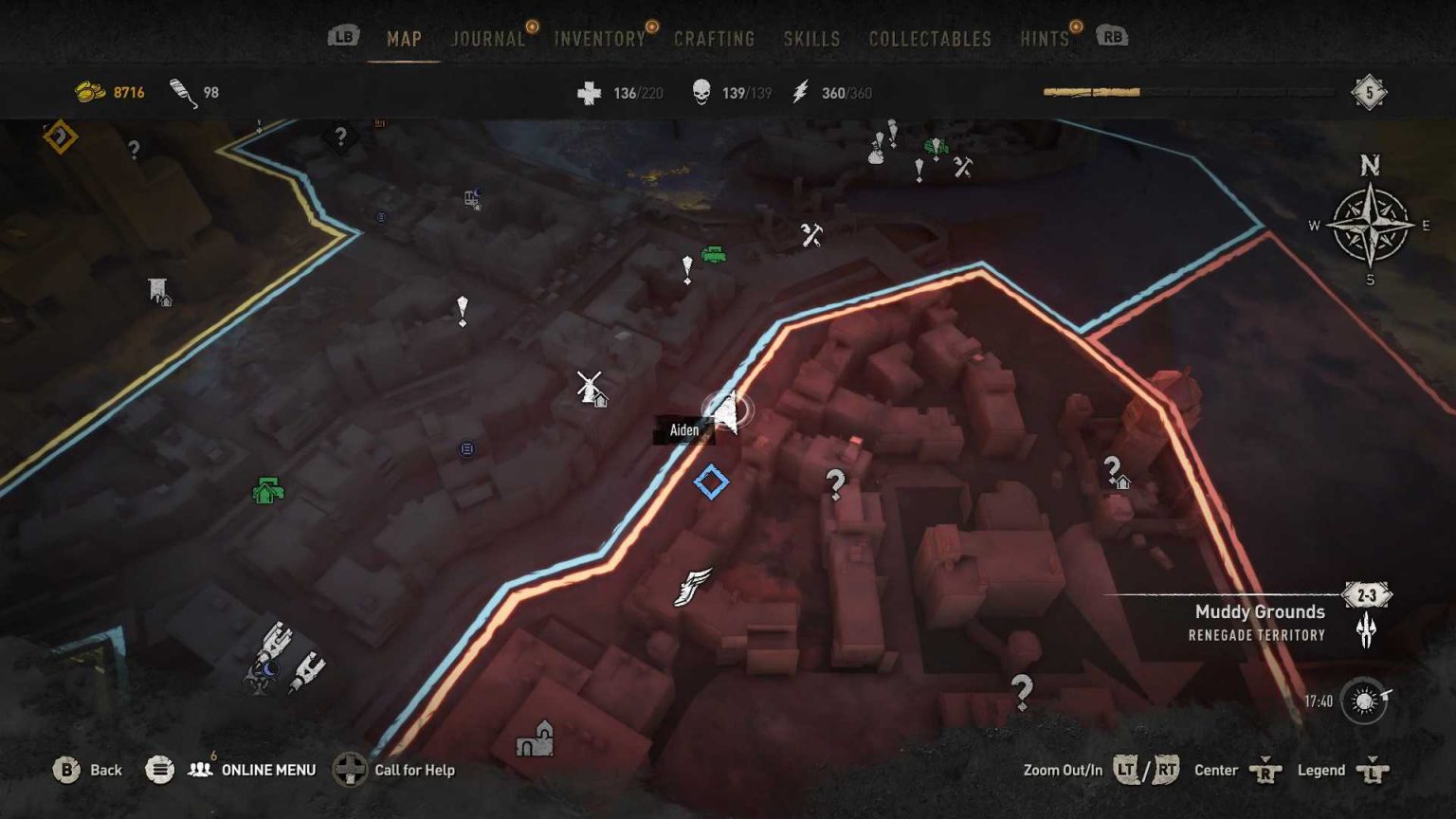This screenshot has height=819, width=1456.
Task: Click the green vehicle map icon
Action: tap(714, 254)
